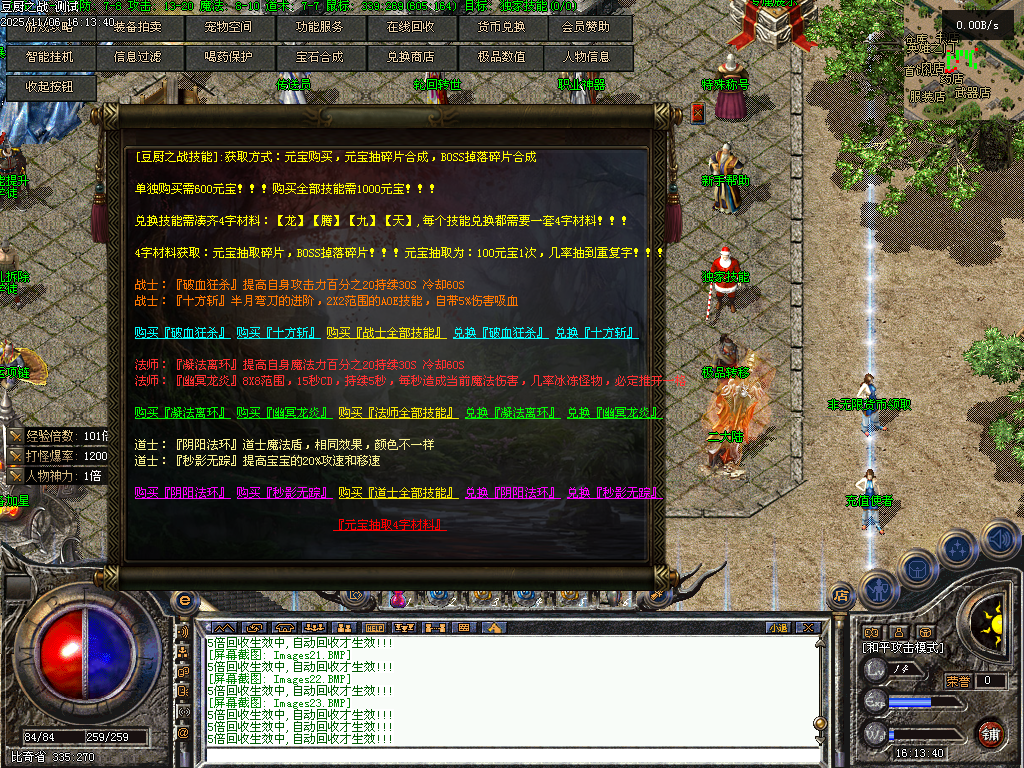Click the red 『元宝抽取4字材料』 link
Screen dimensions: 1024x768
[x=391, y=525]
